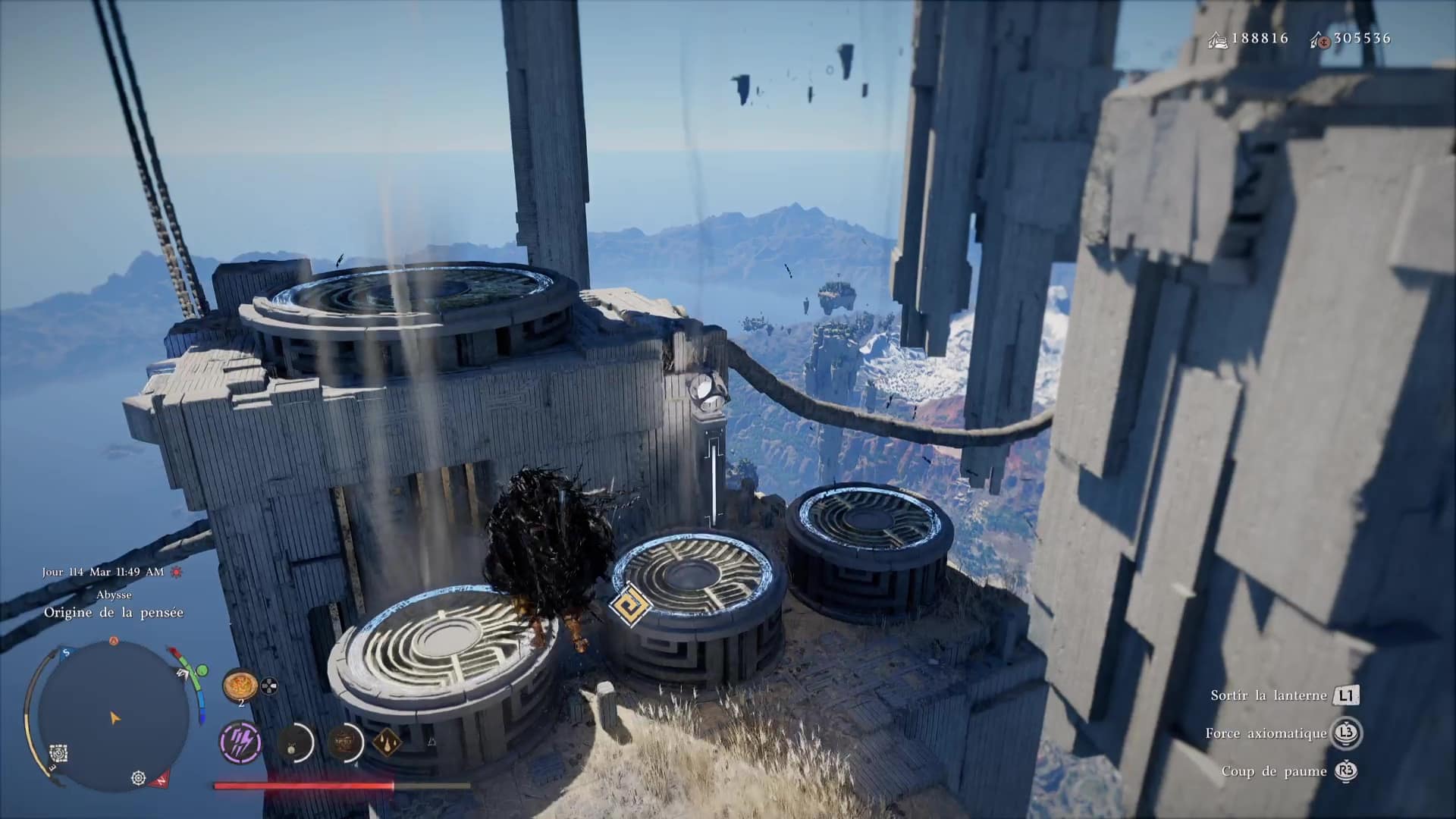Click the golden spiral puzzle marker
Screen dimensions: 1456x819
(629, 607)
